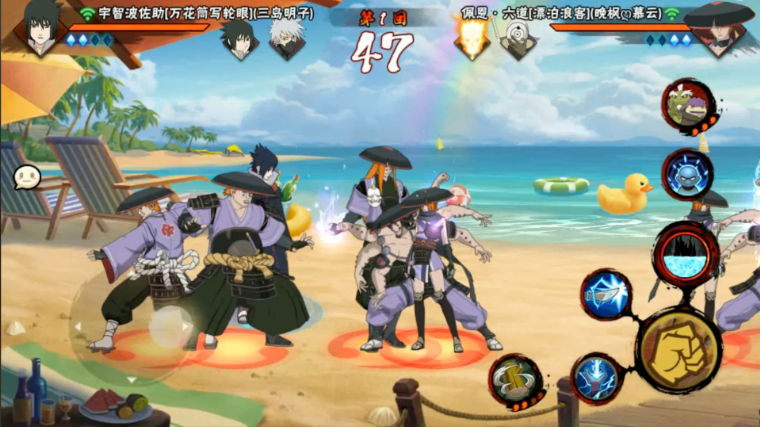
Task: Activate the blue blade skill icon
Action: coord(606,295)
